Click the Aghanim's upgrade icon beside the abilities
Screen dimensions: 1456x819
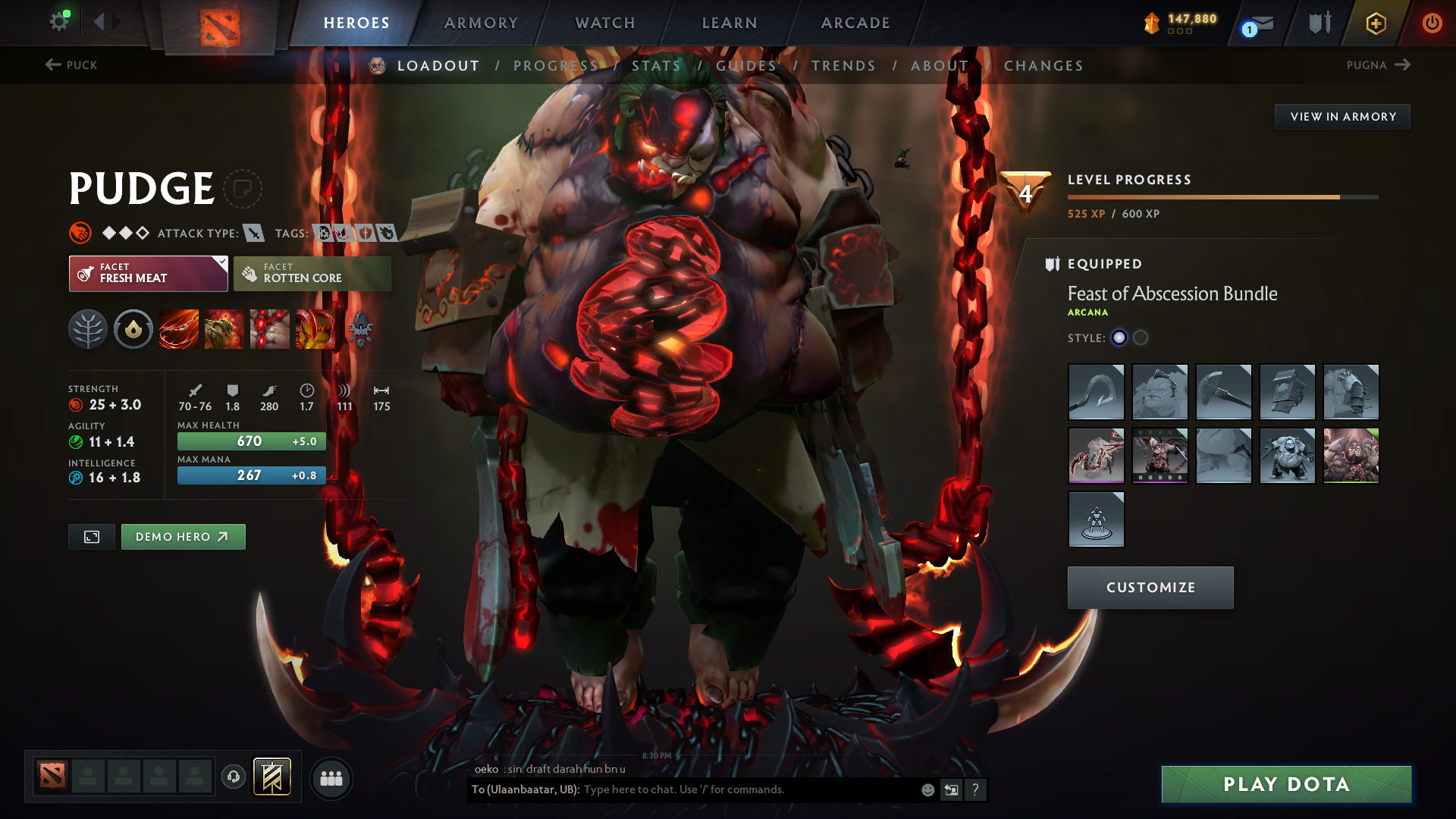tap(360, 329)
